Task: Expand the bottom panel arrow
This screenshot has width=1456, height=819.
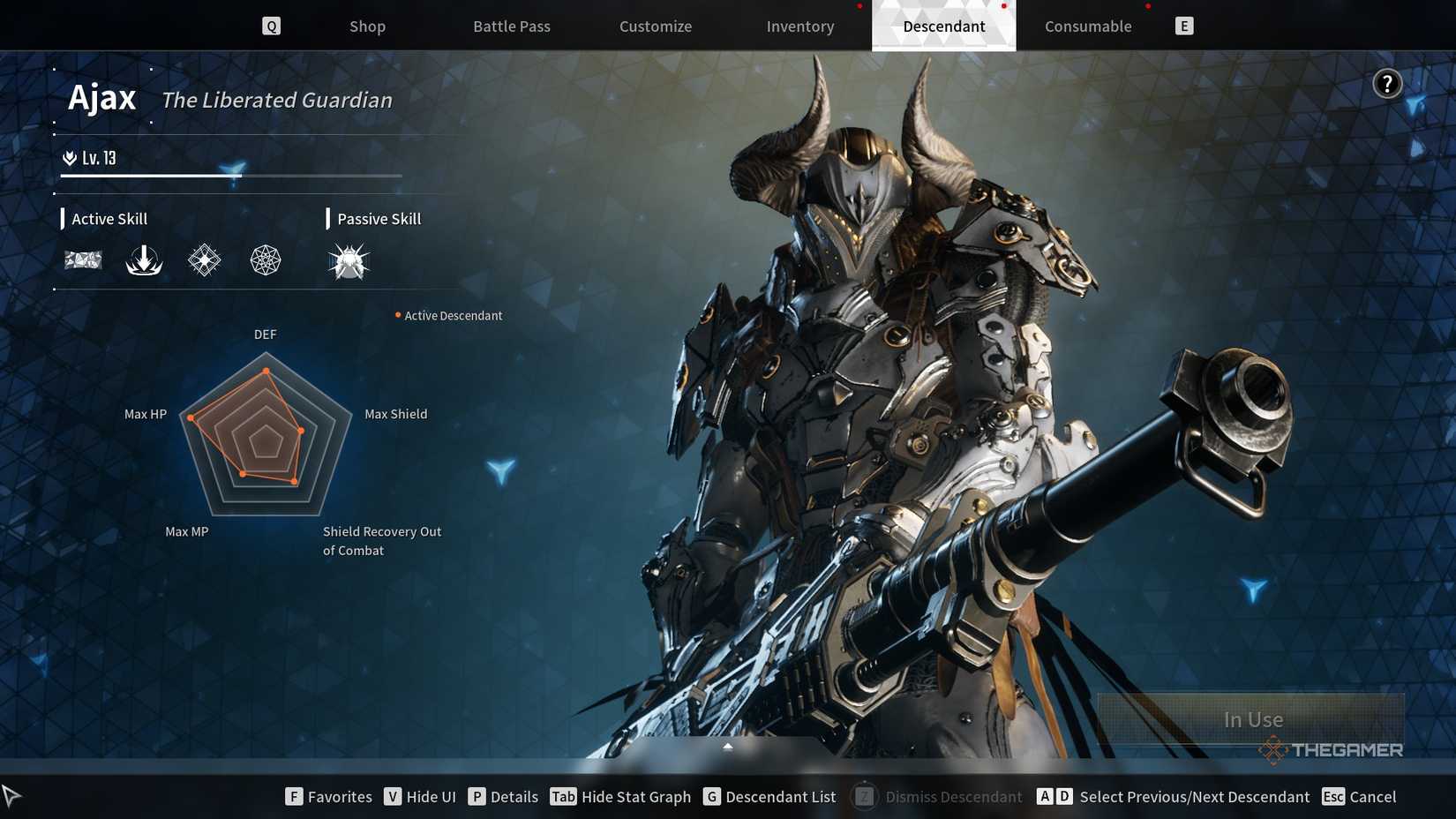Action: 727,746
